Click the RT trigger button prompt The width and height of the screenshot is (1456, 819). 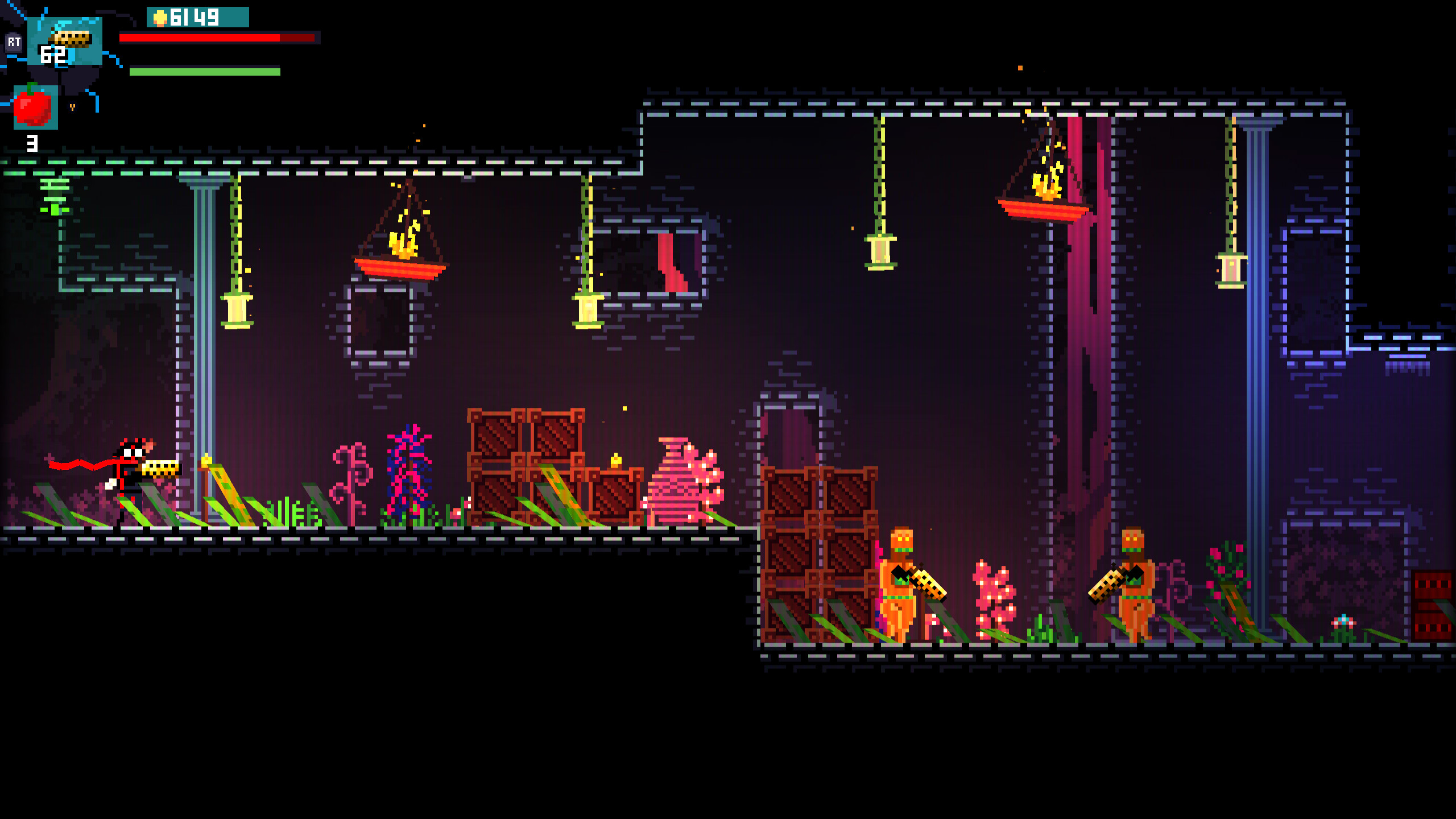[x=15, y=42]
